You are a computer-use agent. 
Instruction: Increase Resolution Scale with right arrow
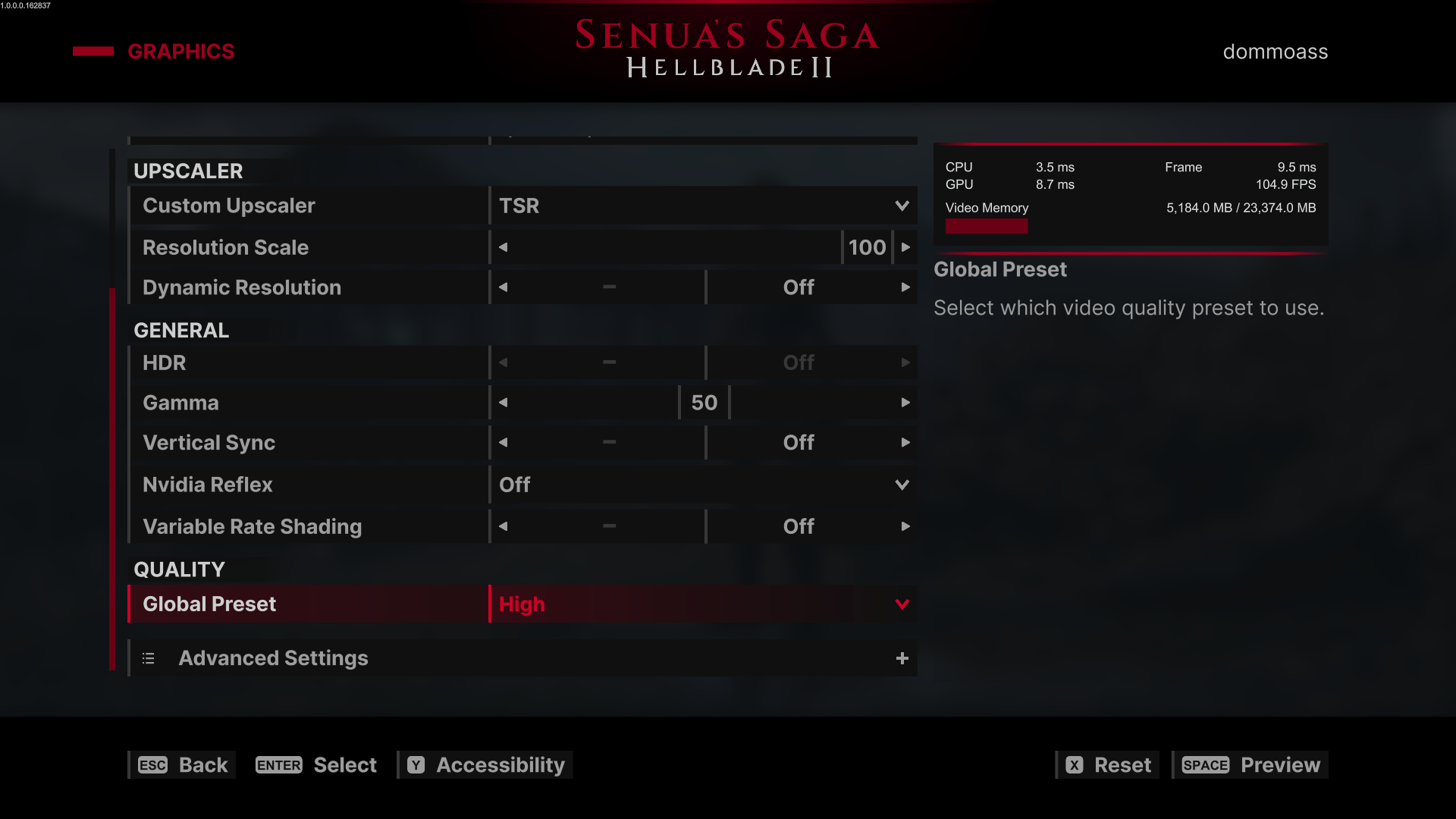coord(905,247)
